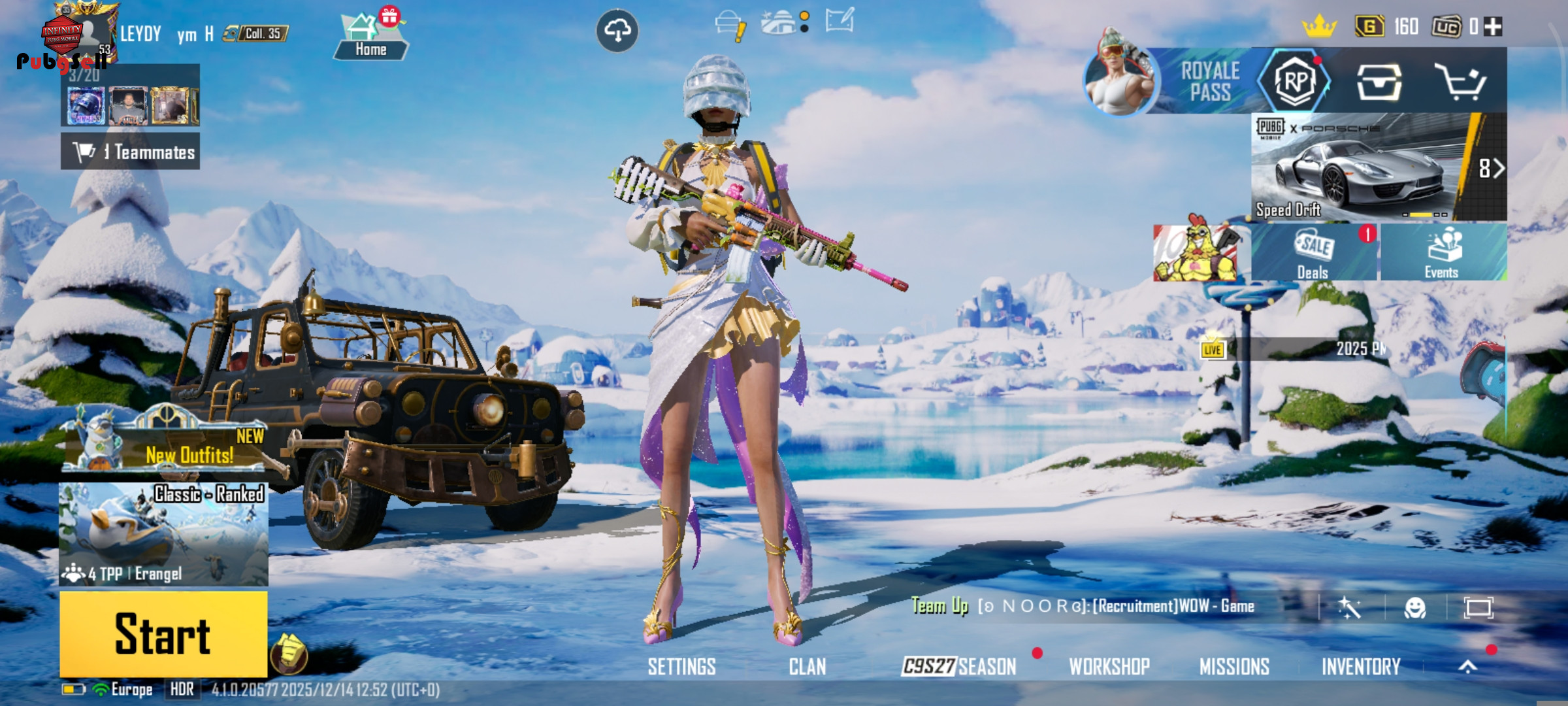Open the Workshop menu
Image resolution: width=1568 pixels, height=706 pixels.
click(x=1109, y=666)
